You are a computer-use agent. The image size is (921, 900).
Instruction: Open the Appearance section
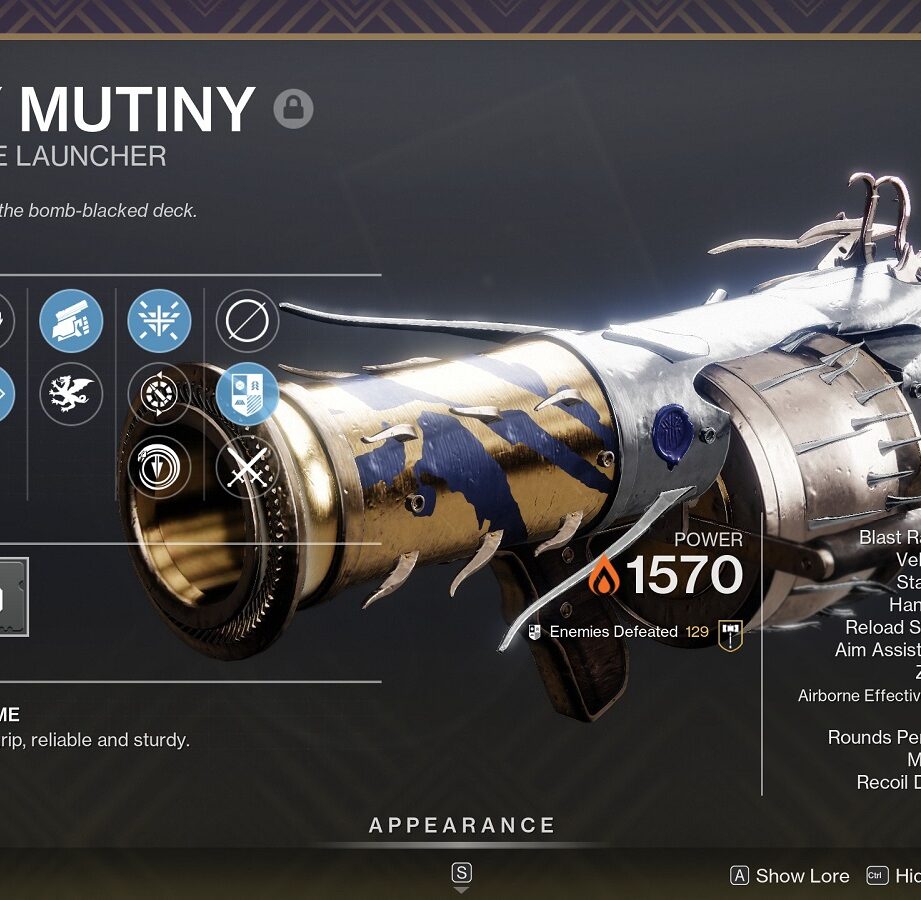click(x=462, y=826)
